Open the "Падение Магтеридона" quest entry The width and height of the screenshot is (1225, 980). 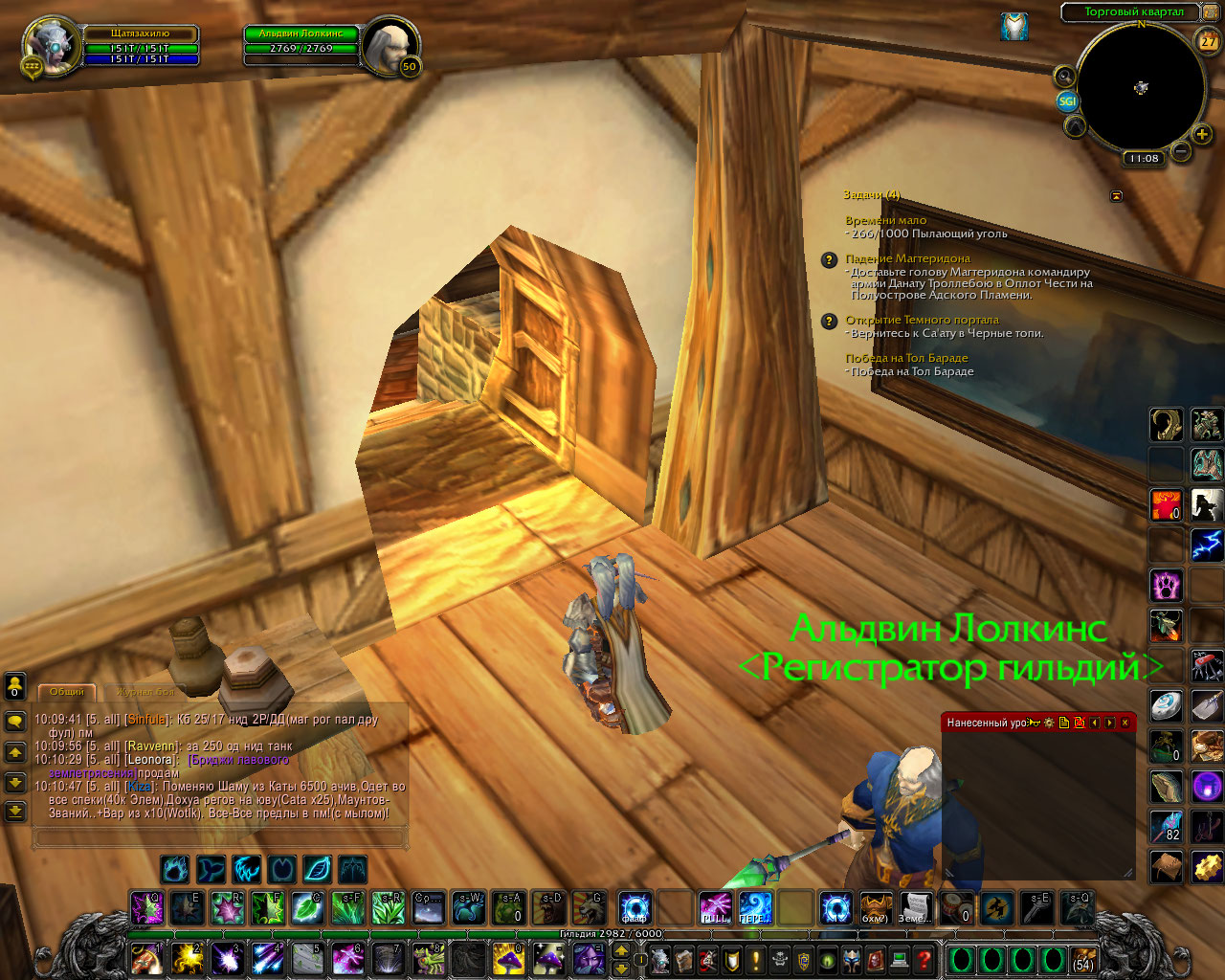pyautogui.click(x=907, y=258)
